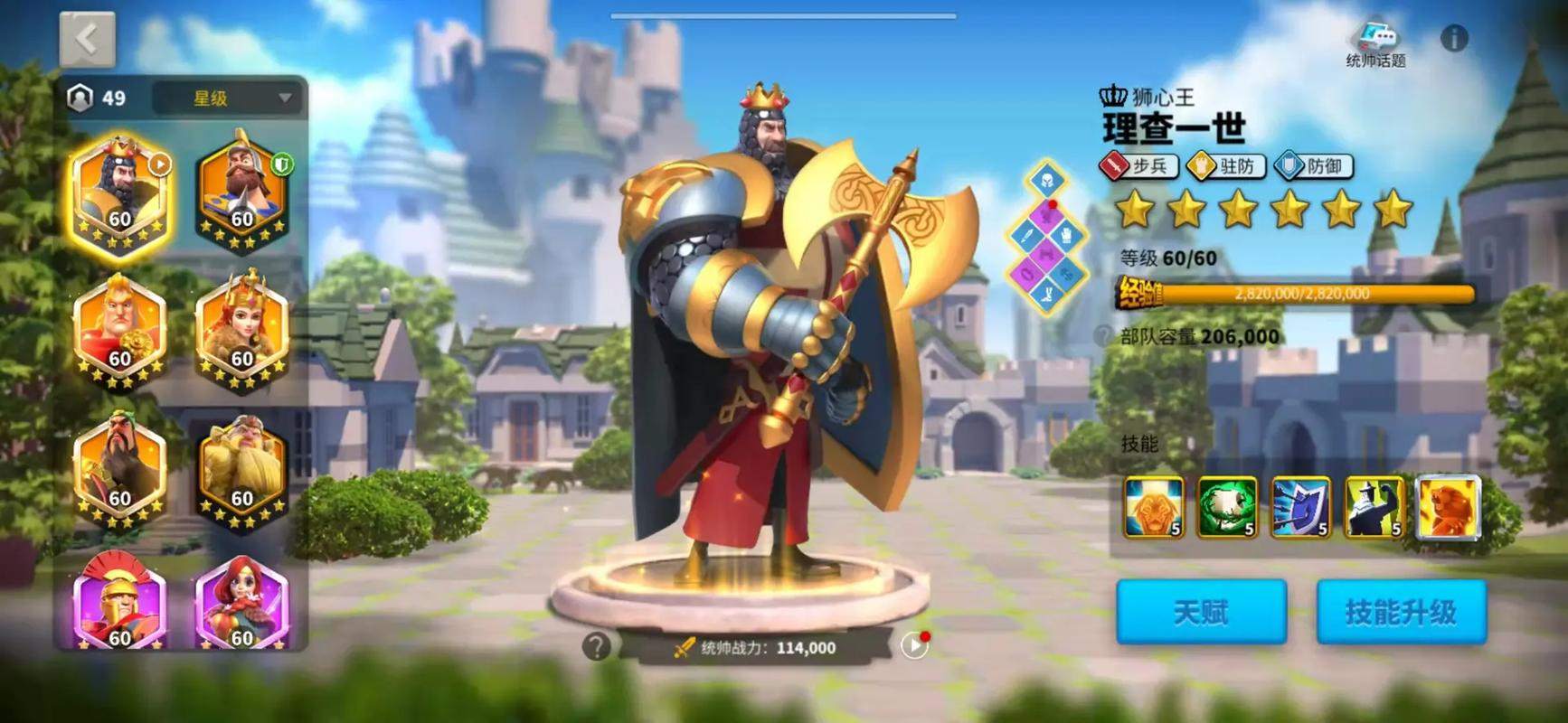The height and width of the screenshot is (723, 1568).
Task: Open the blue shield skill icon
Action: pyautogui.click(x=1300, y=506)
